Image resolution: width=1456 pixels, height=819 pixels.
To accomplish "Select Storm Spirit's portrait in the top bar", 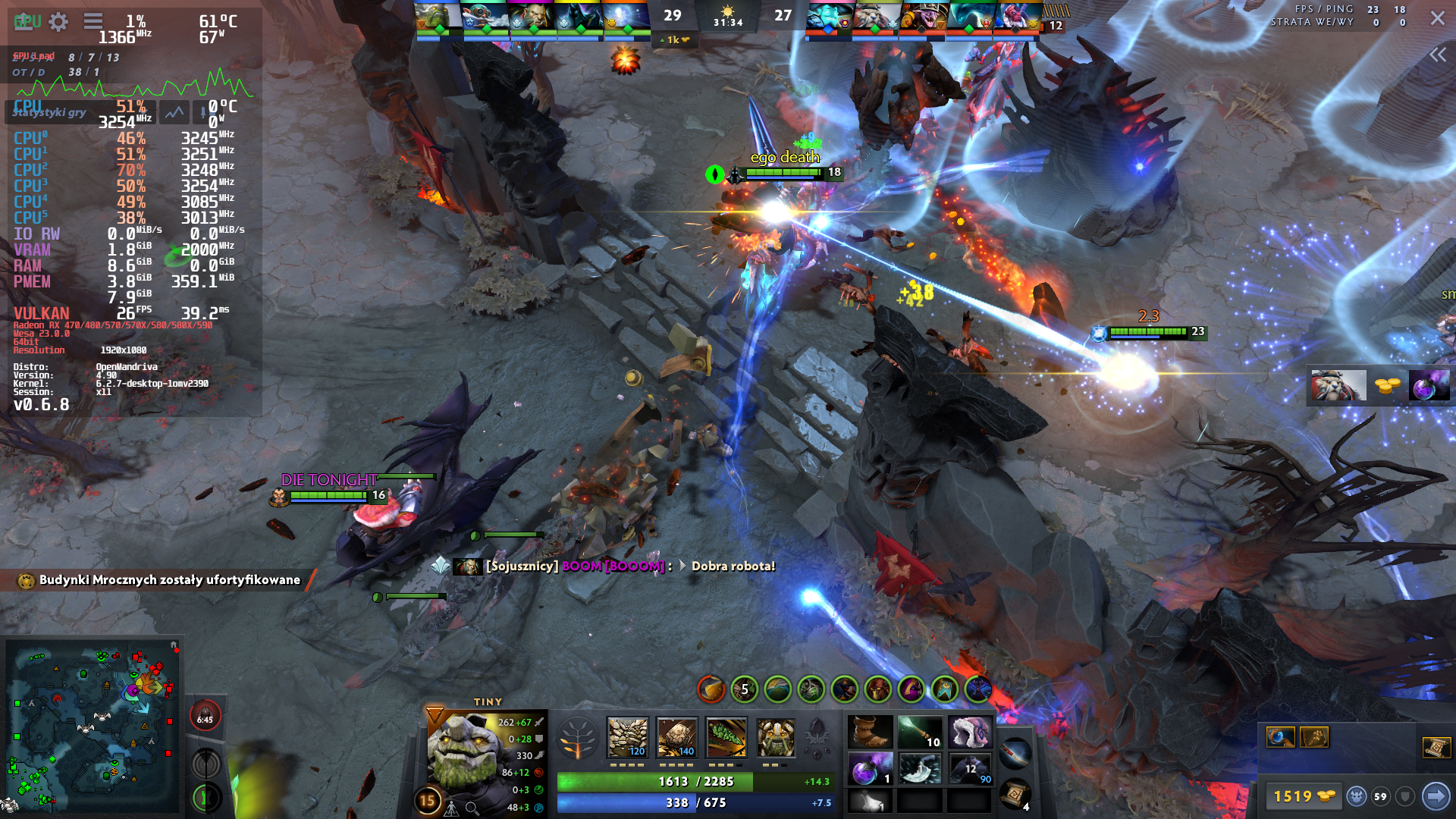I will [827, 17].
